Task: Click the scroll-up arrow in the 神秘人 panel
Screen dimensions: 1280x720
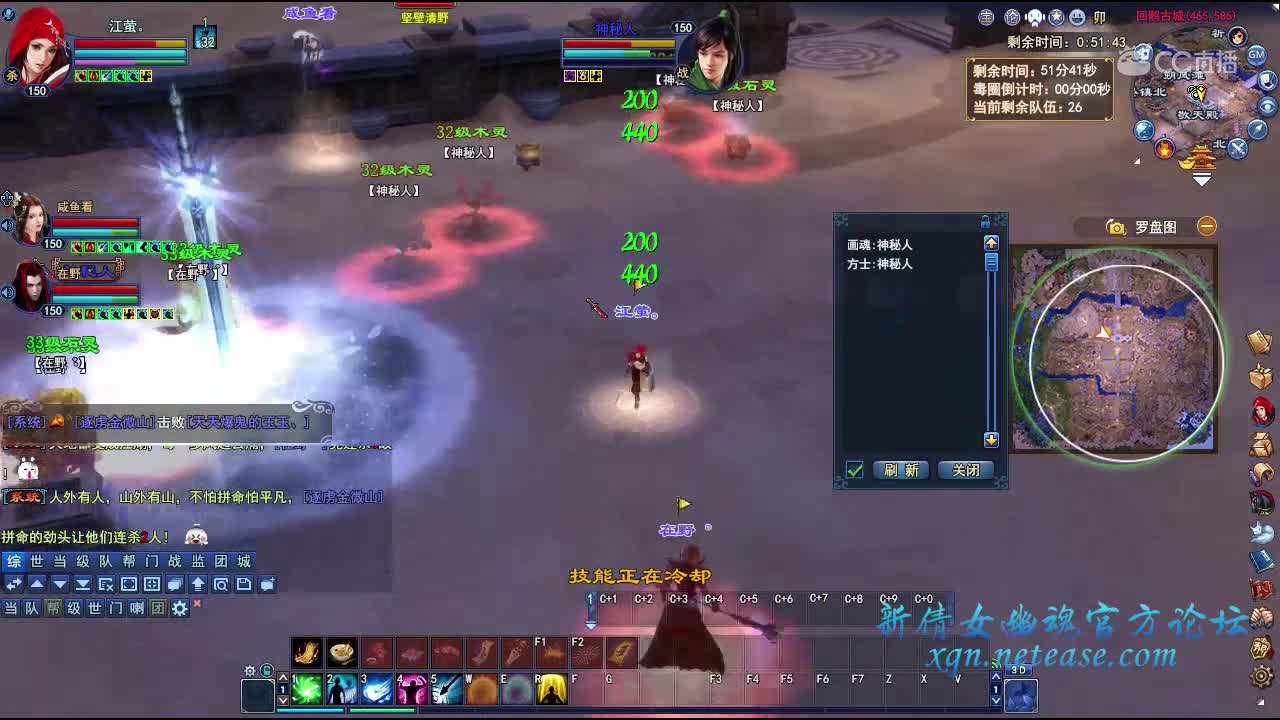Action: pyautogui.click(x=991, y=243)
